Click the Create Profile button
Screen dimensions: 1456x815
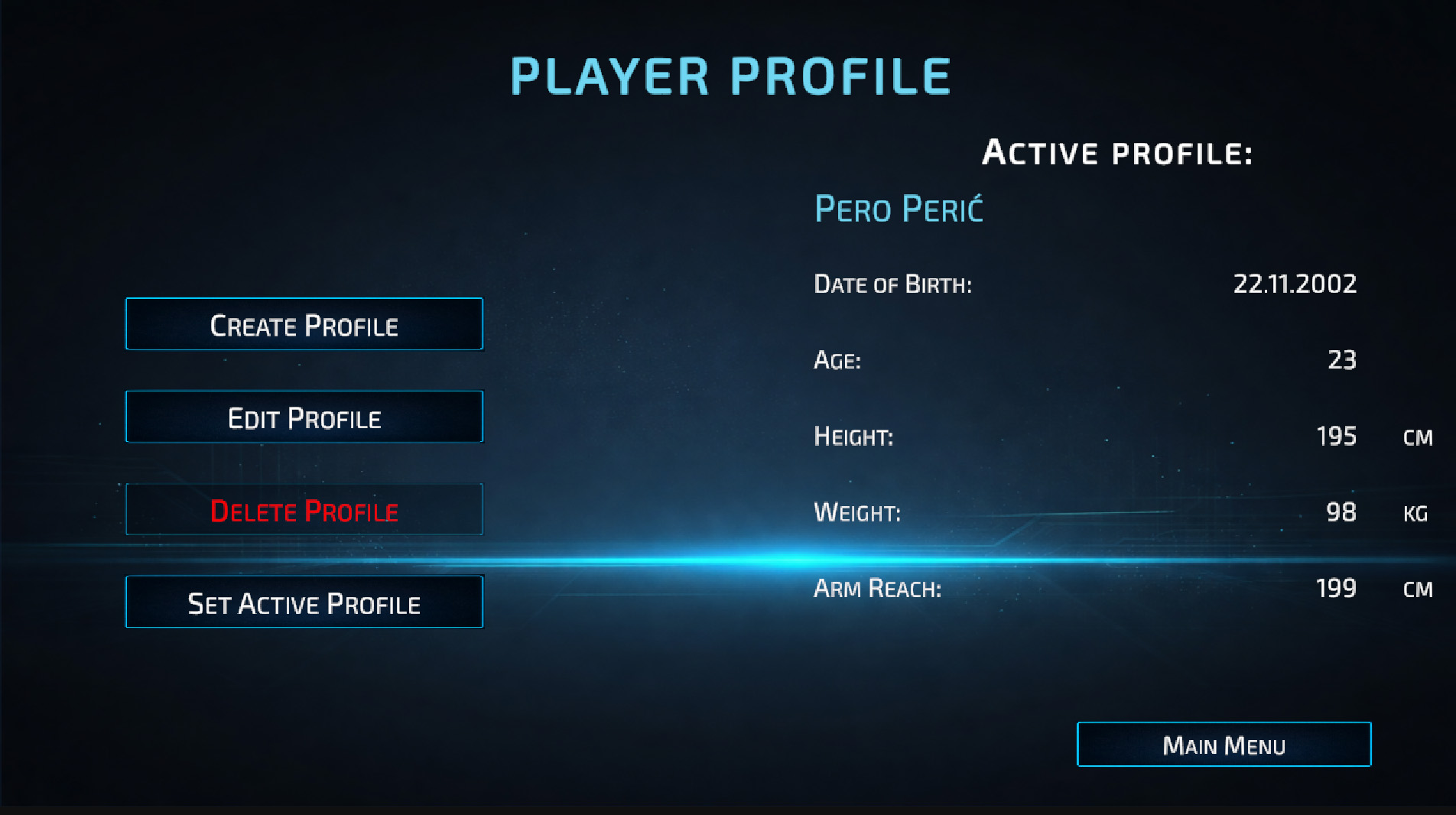pos(304,324)
